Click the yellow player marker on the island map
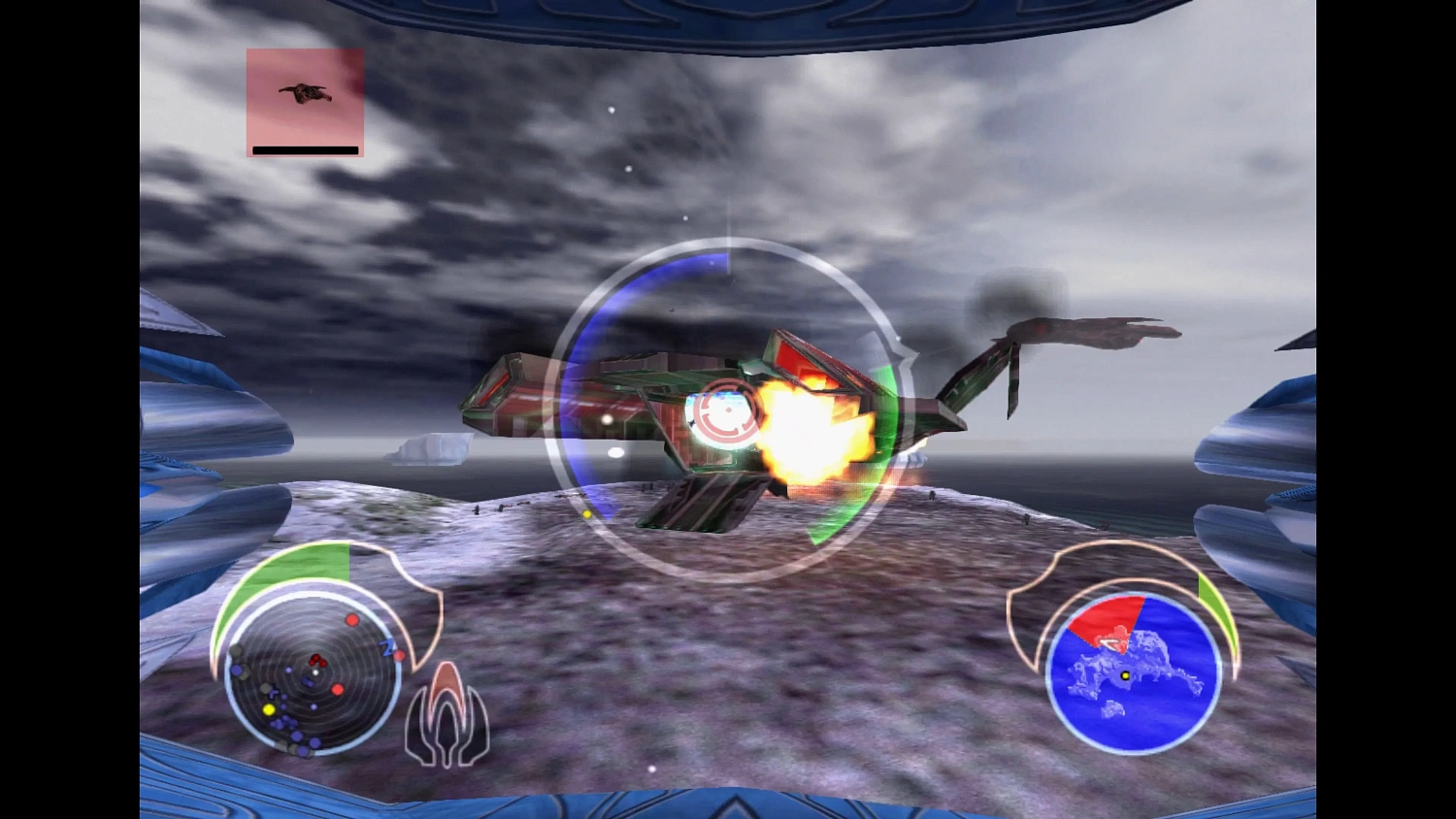This screenshot has height=819, width=1456. pos(1125,674)
